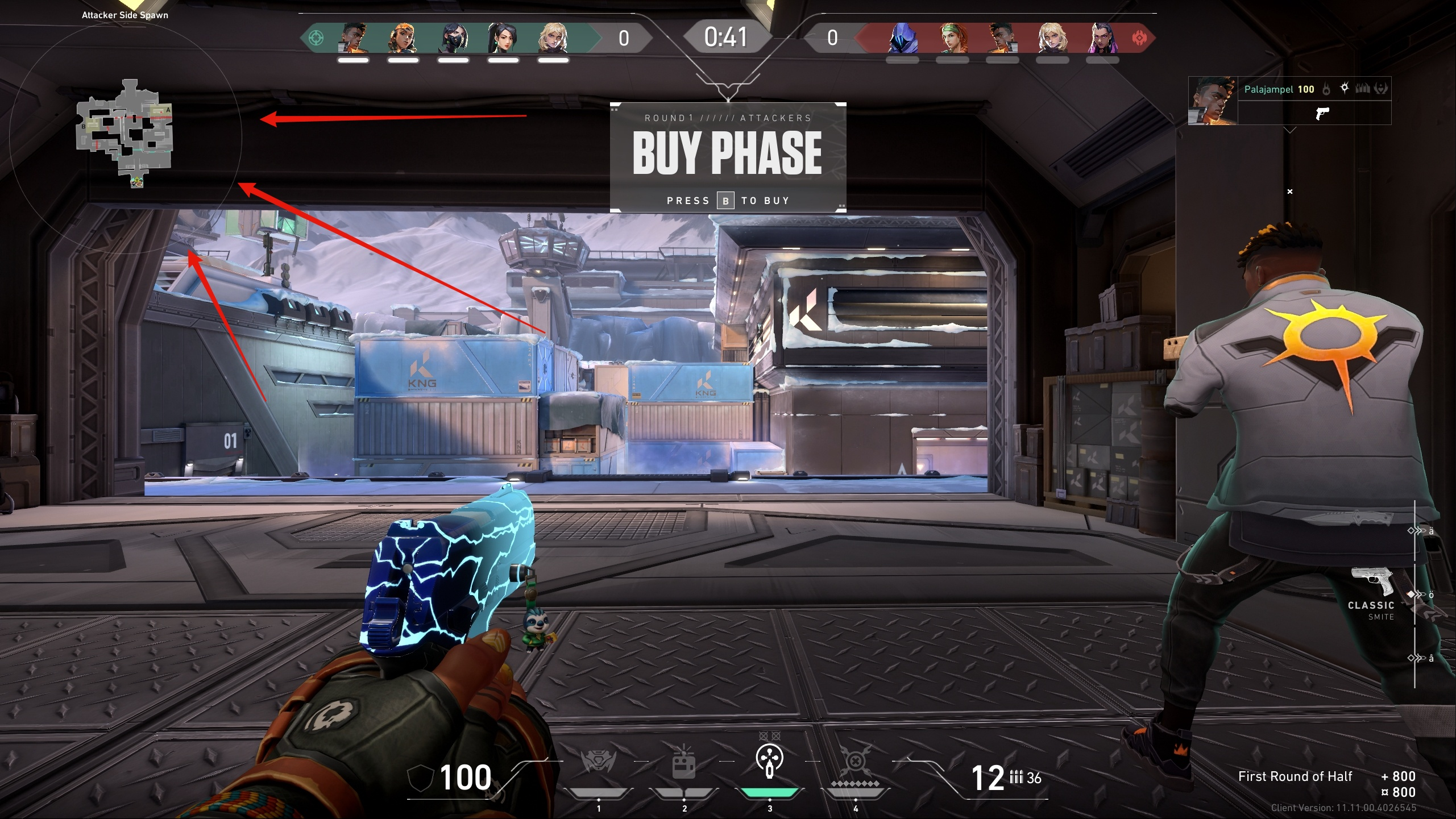Screen dimensions: 1456x819
Task: Select Raze's portrait on the green team
Action: (x=403, y=38)
